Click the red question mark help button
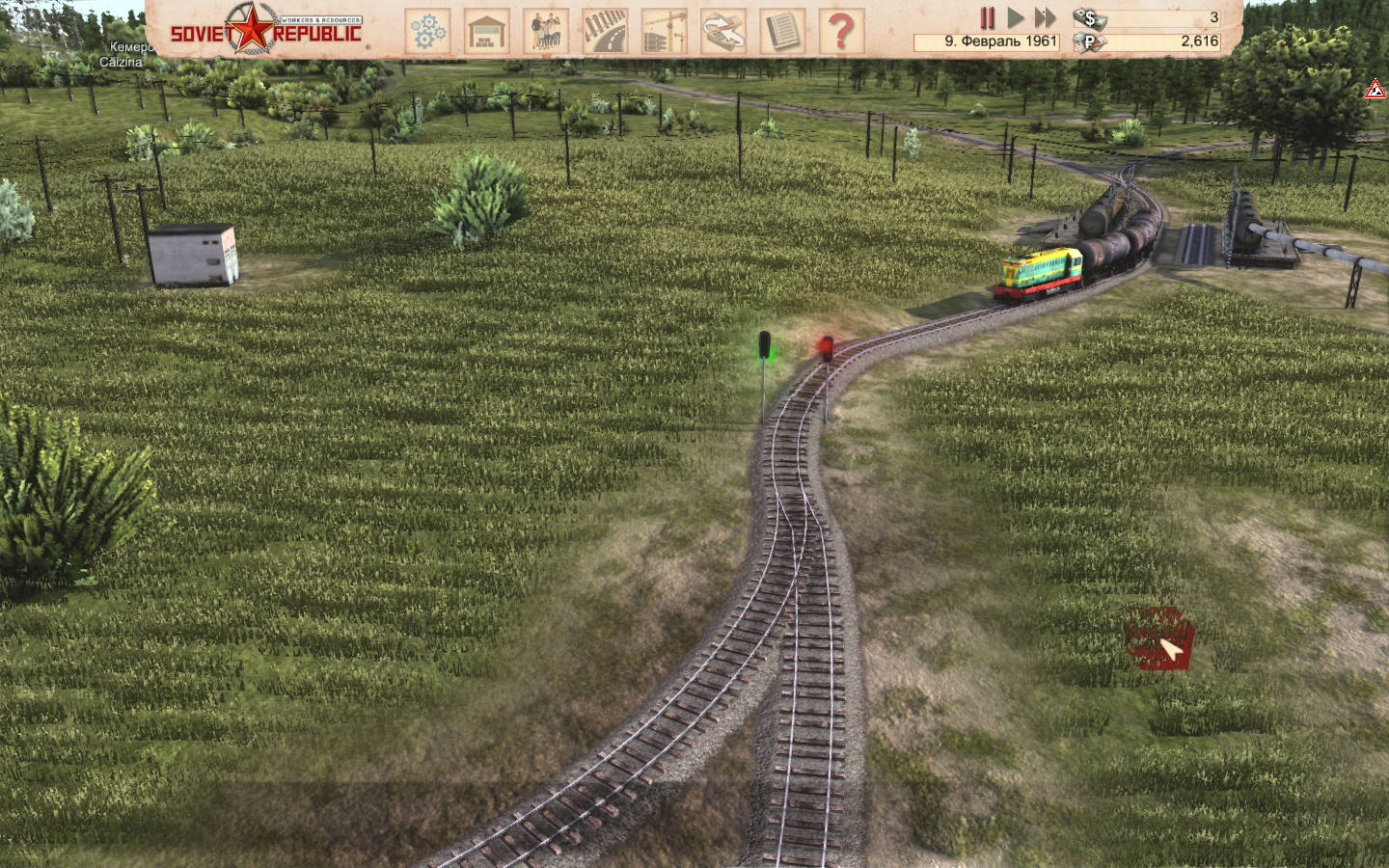Image resolution: width=1389 pixels, height=868 pixels. pyautogui.click(x=840, y=31)
